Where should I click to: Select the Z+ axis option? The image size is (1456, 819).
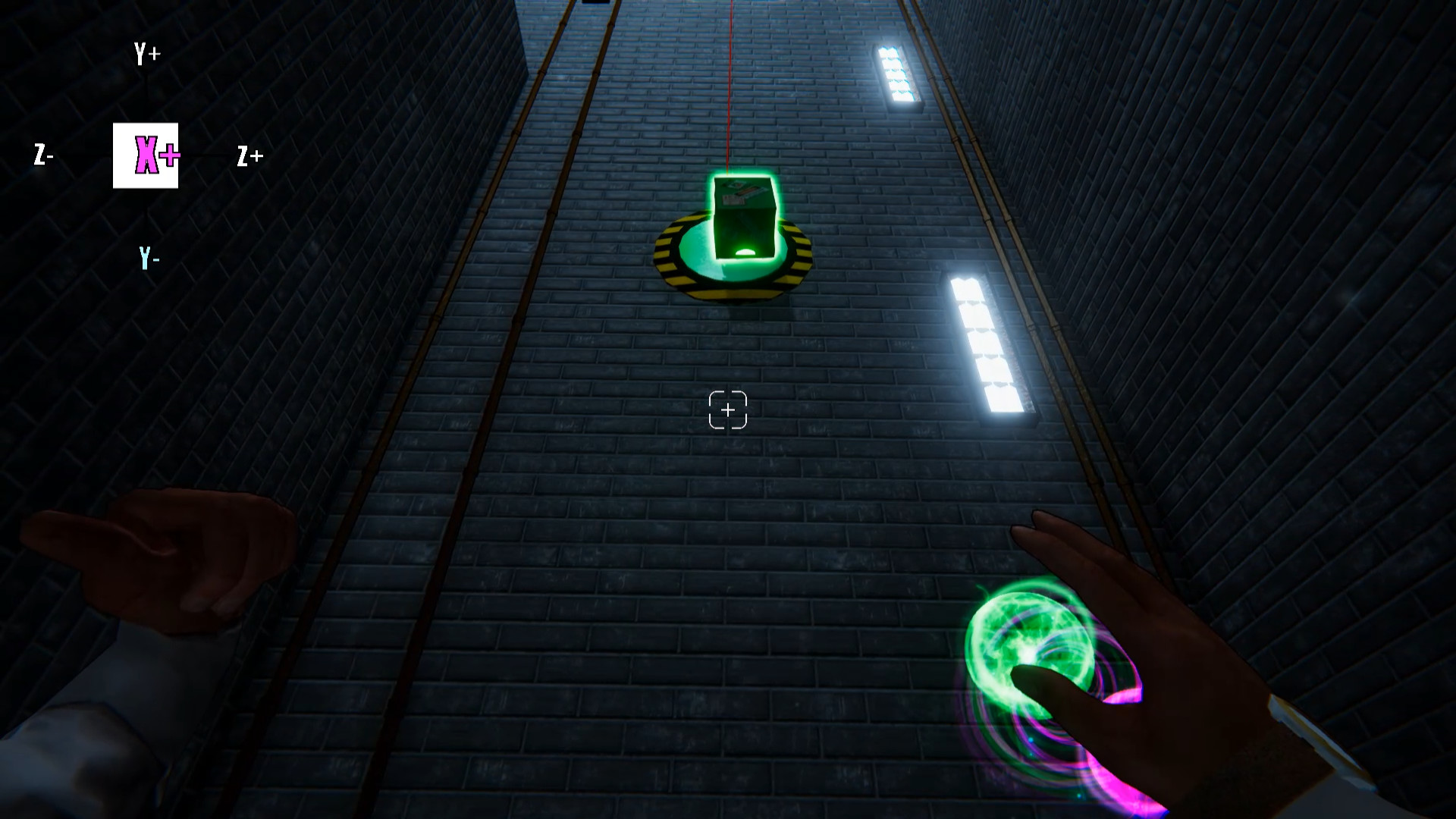[249, 157]
